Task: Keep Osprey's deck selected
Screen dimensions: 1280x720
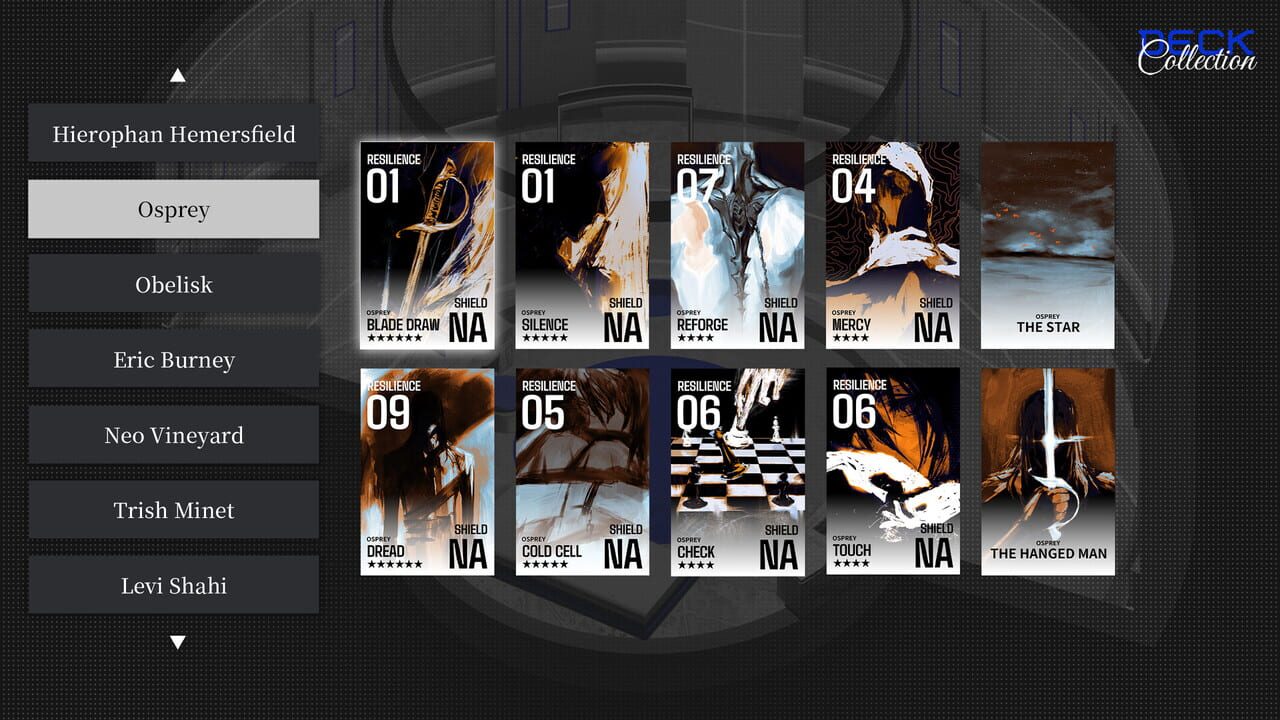Action: point(173,209)
